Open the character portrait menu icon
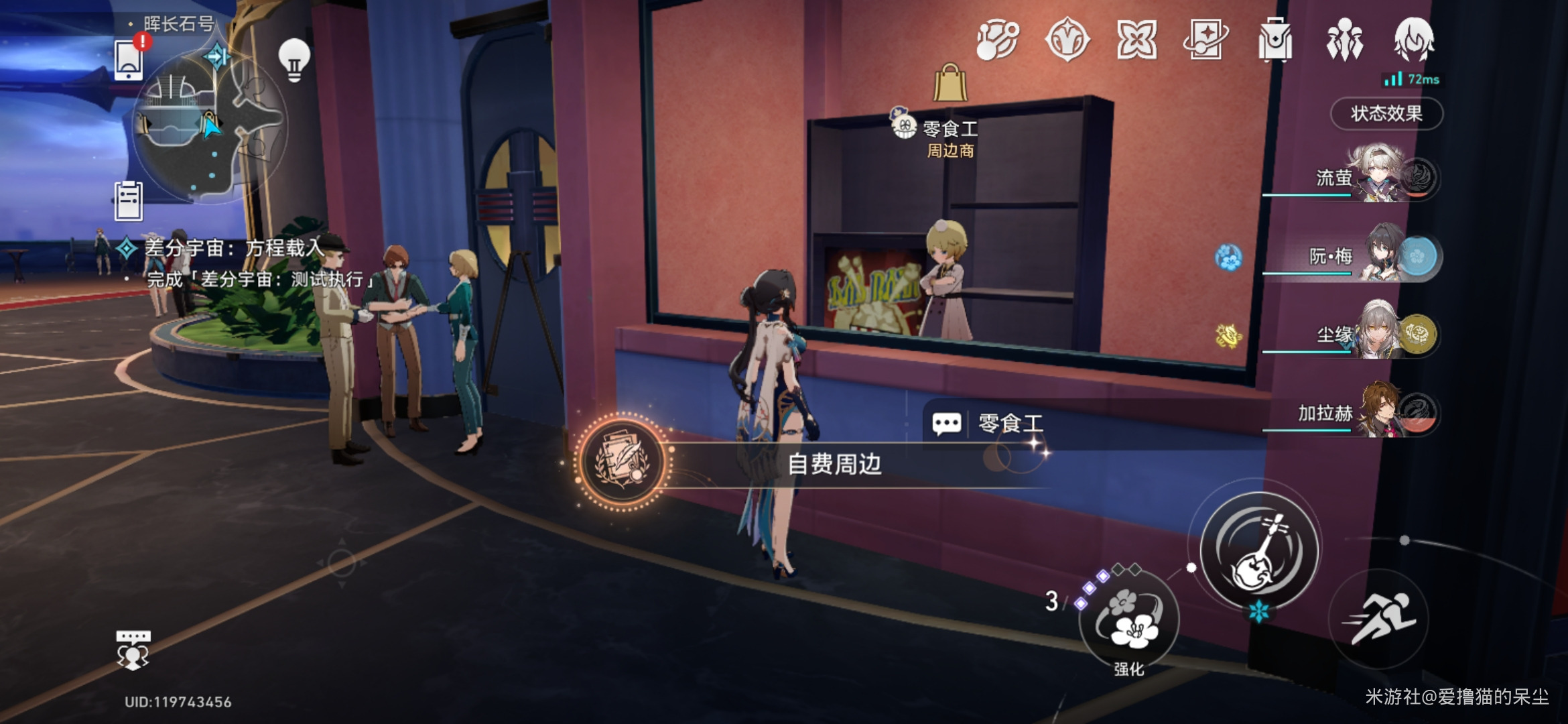The width and height of the screenshot is (1568, 724). click(x=1414, y=39)
